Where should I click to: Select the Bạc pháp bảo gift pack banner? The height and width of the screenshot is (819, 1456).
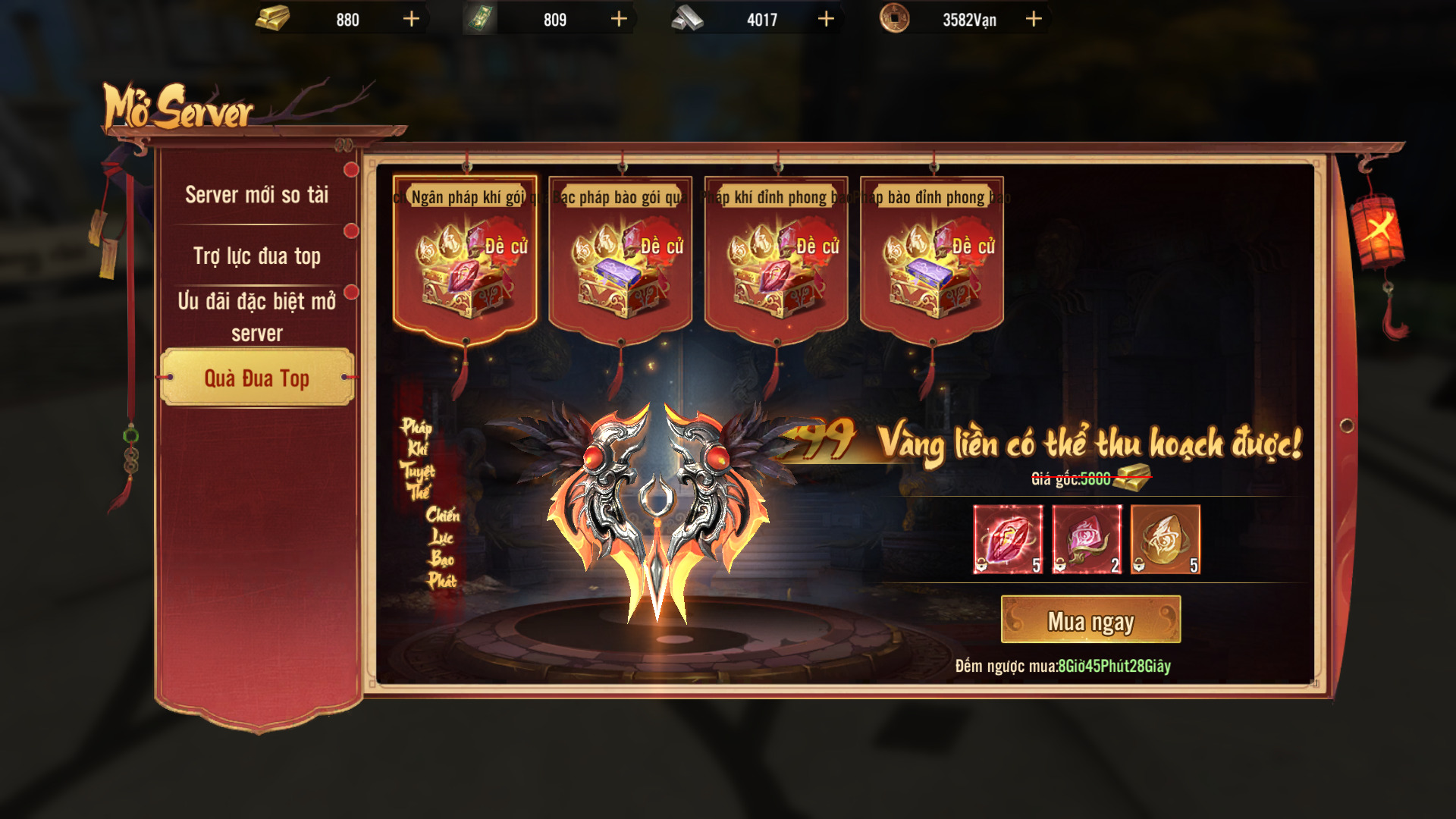(620, 258)
